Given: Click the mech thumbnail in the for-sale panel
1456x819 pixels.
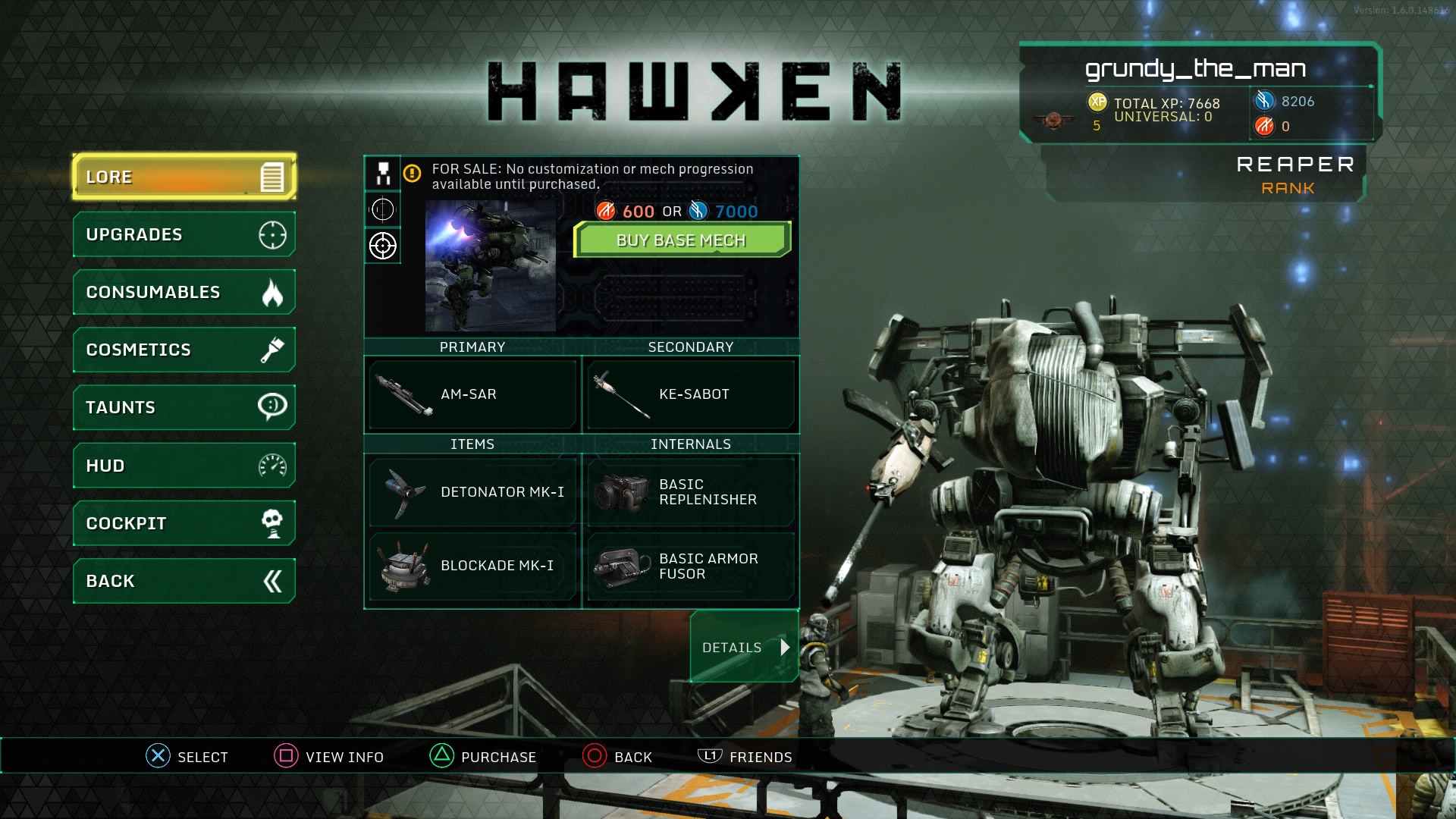Looking at the screenshot, I should (489, 265).
